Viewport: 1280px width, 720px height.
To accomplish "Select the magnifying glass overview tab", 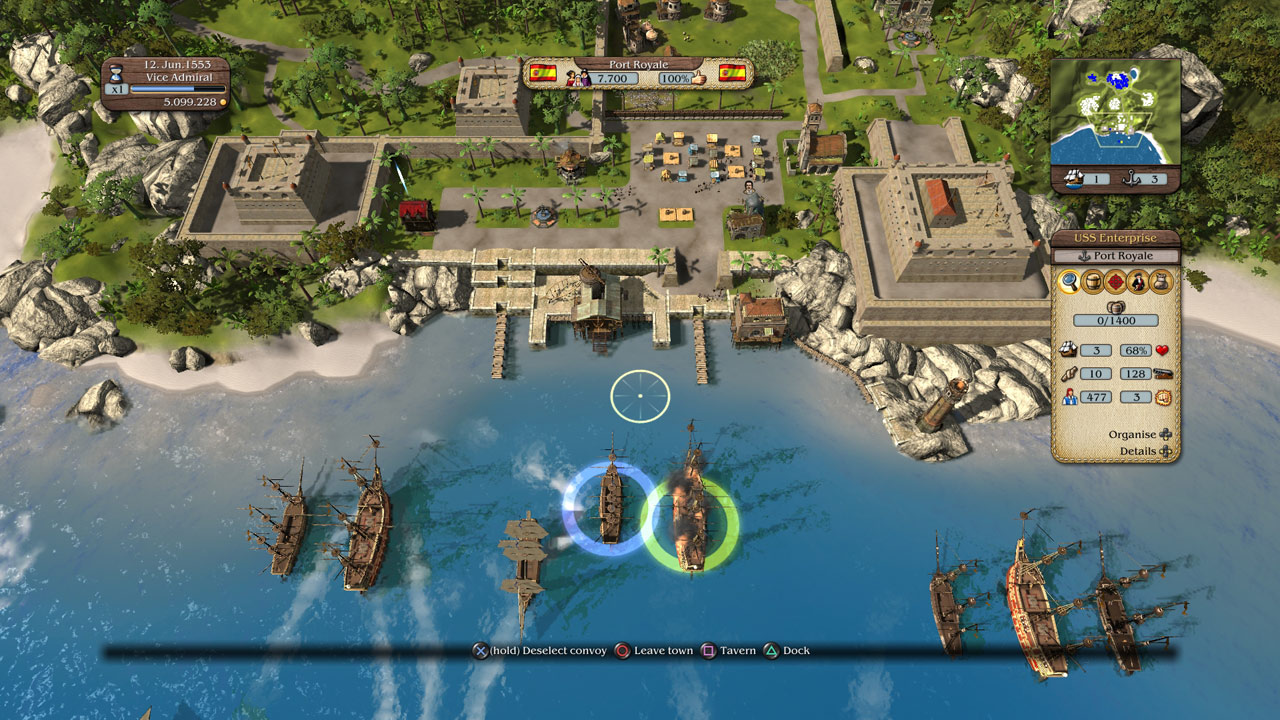I will 1070,283.
